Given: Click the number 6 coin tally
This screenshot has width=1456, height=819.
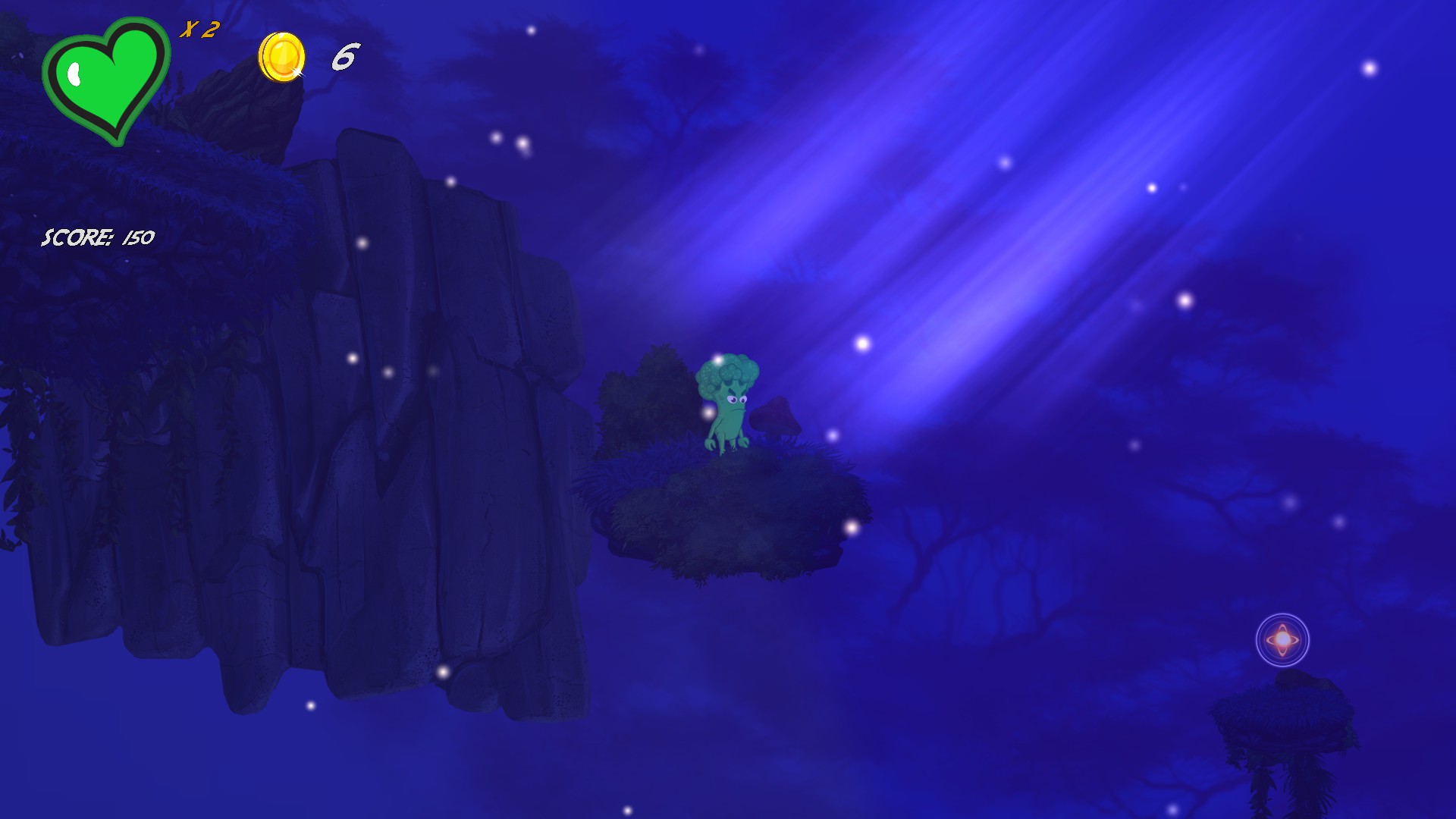Looking at the screenshot, I should click(x=344, y=57).
